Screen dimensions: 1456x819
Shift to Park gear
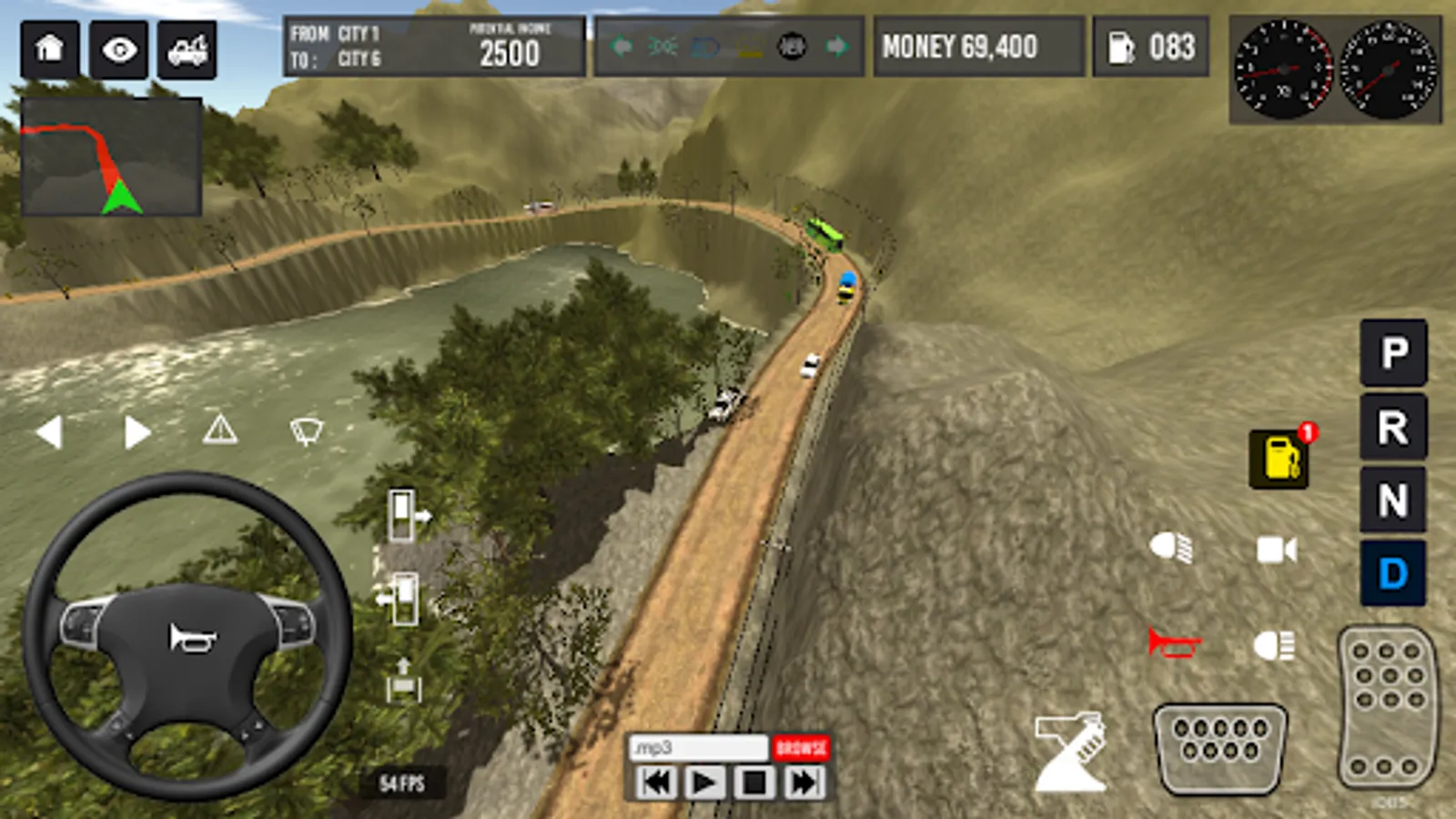(x=1393, y=352)
